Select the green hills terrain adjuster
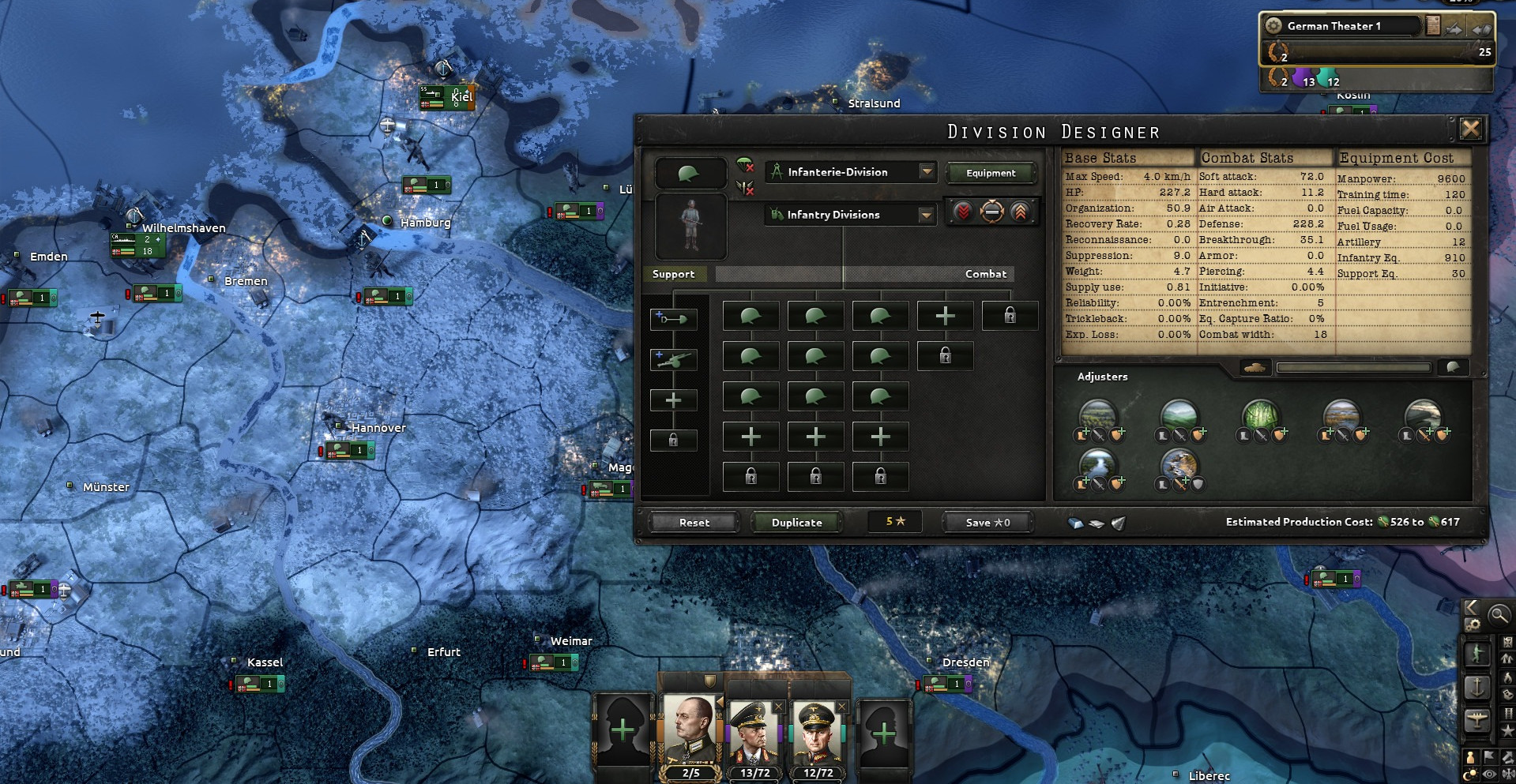This screenshot has height=784, width=1516. tap(1179, 416)
